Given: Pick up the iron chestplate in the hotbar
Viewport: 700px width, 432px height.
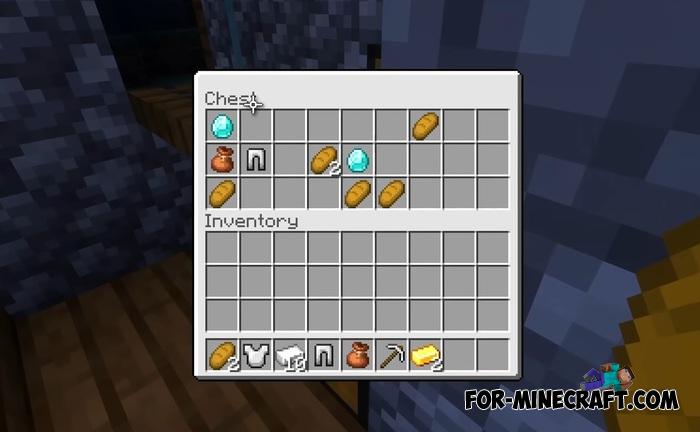Looking at the screenshot, I should point(255,355).
